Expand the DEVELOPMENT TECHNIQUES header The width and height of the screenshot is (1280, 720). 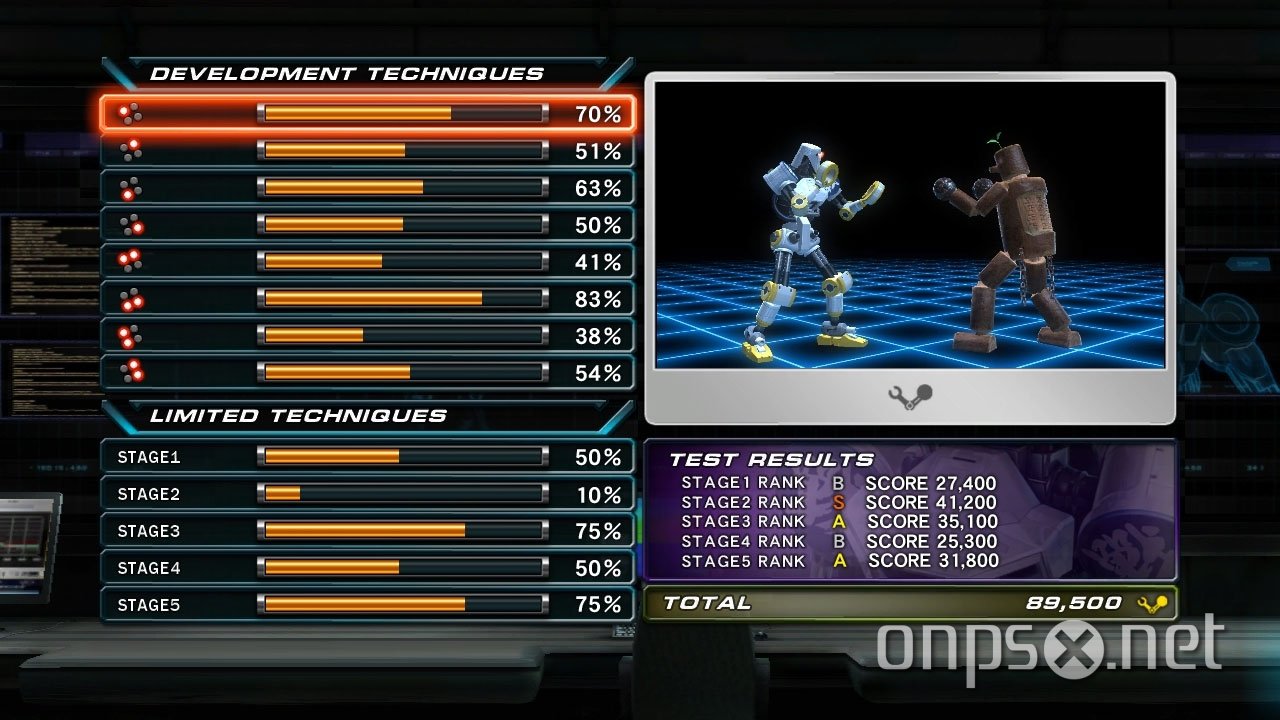(x=345, y=73)
